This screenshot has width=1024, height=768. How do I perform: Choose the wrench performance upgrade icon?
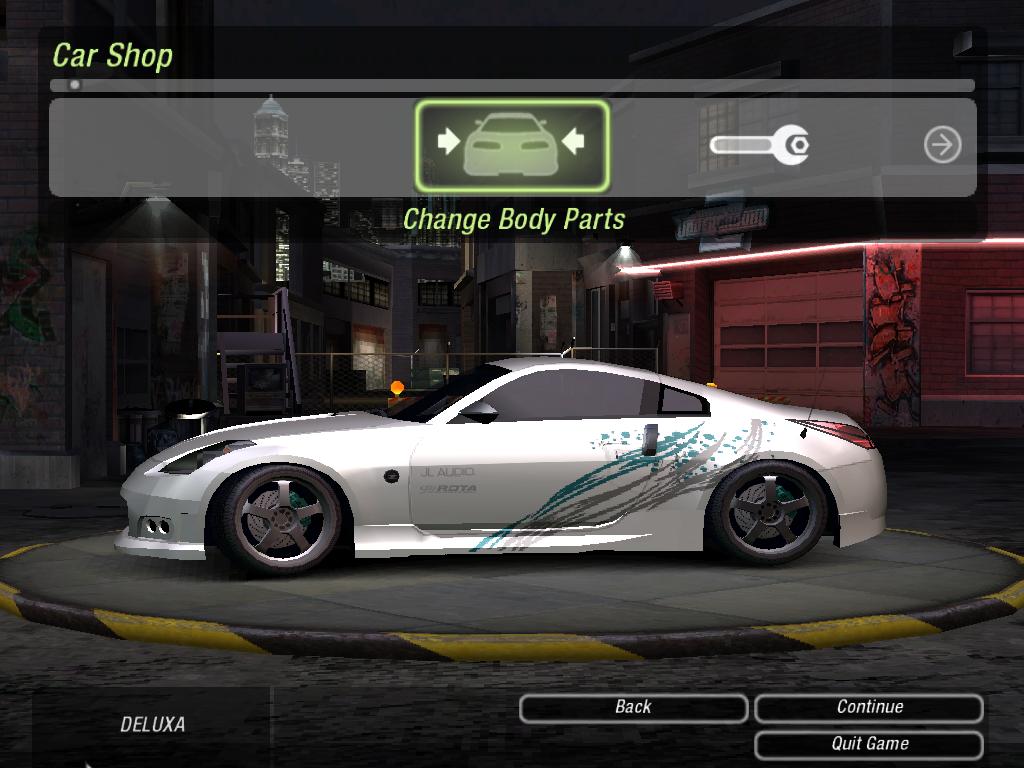pos(759,146)
